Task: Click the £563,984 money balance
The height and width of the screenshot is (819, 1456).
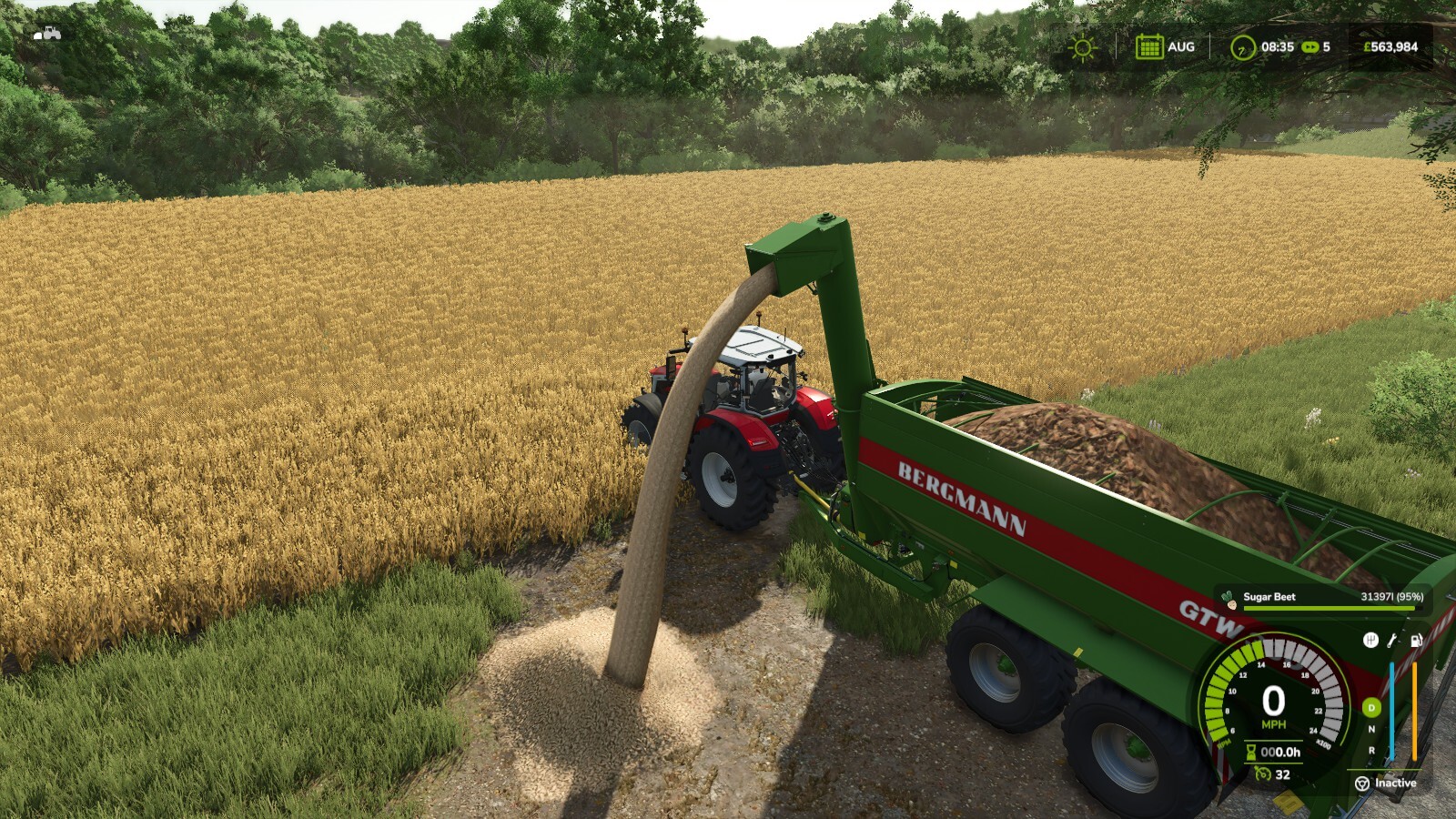Action: 1390,46
